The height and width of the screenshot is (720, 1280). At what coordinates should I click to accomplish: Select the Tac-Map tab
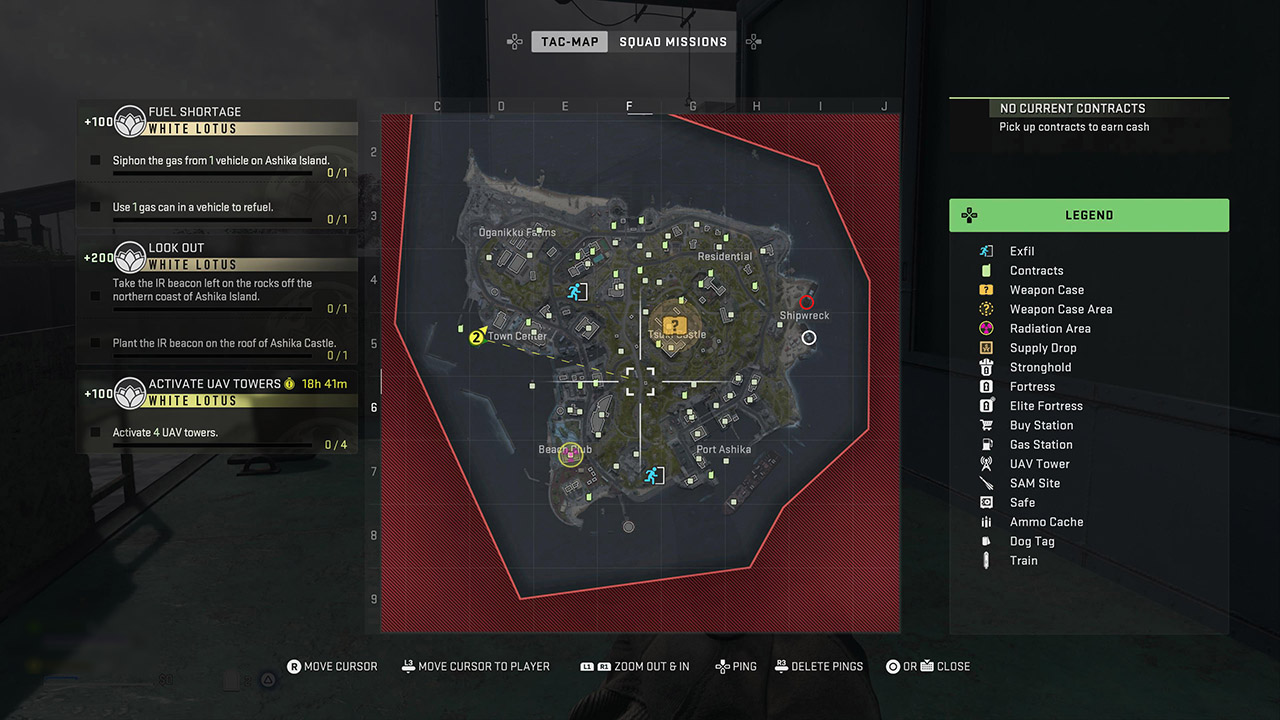[569, 42]
